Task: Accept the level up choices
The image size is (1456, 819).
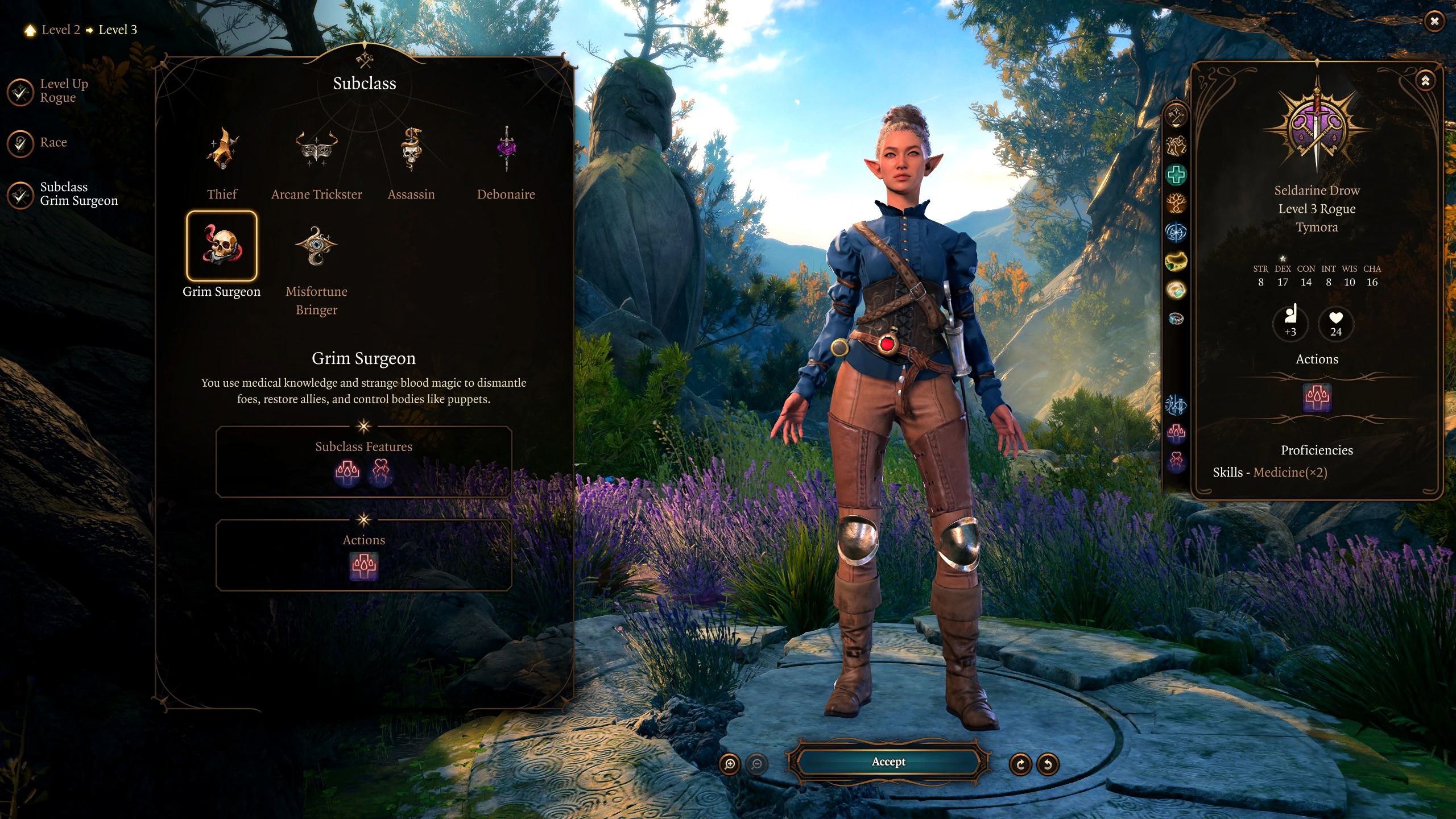Action: coord(888,762)
